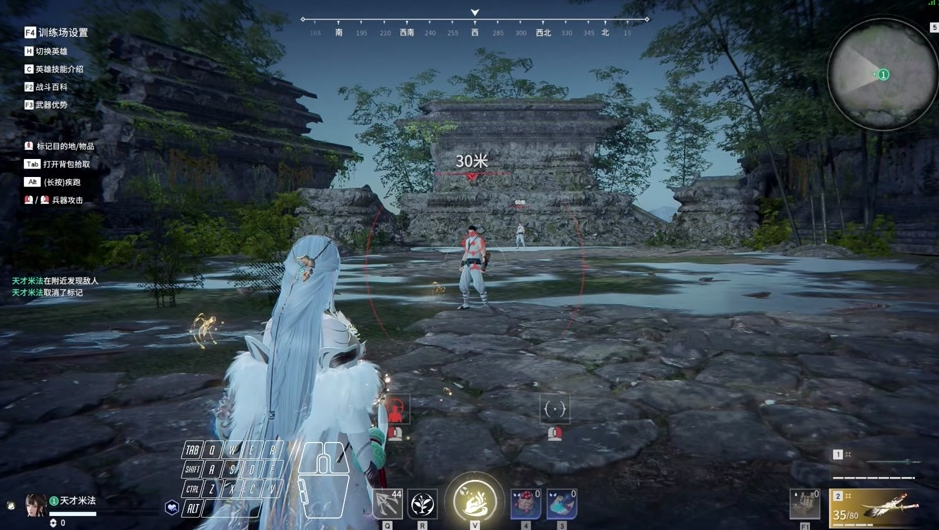Select the grappling hook icon showing 44
Screen dimensions: 939x530
[x=388, y=503]
